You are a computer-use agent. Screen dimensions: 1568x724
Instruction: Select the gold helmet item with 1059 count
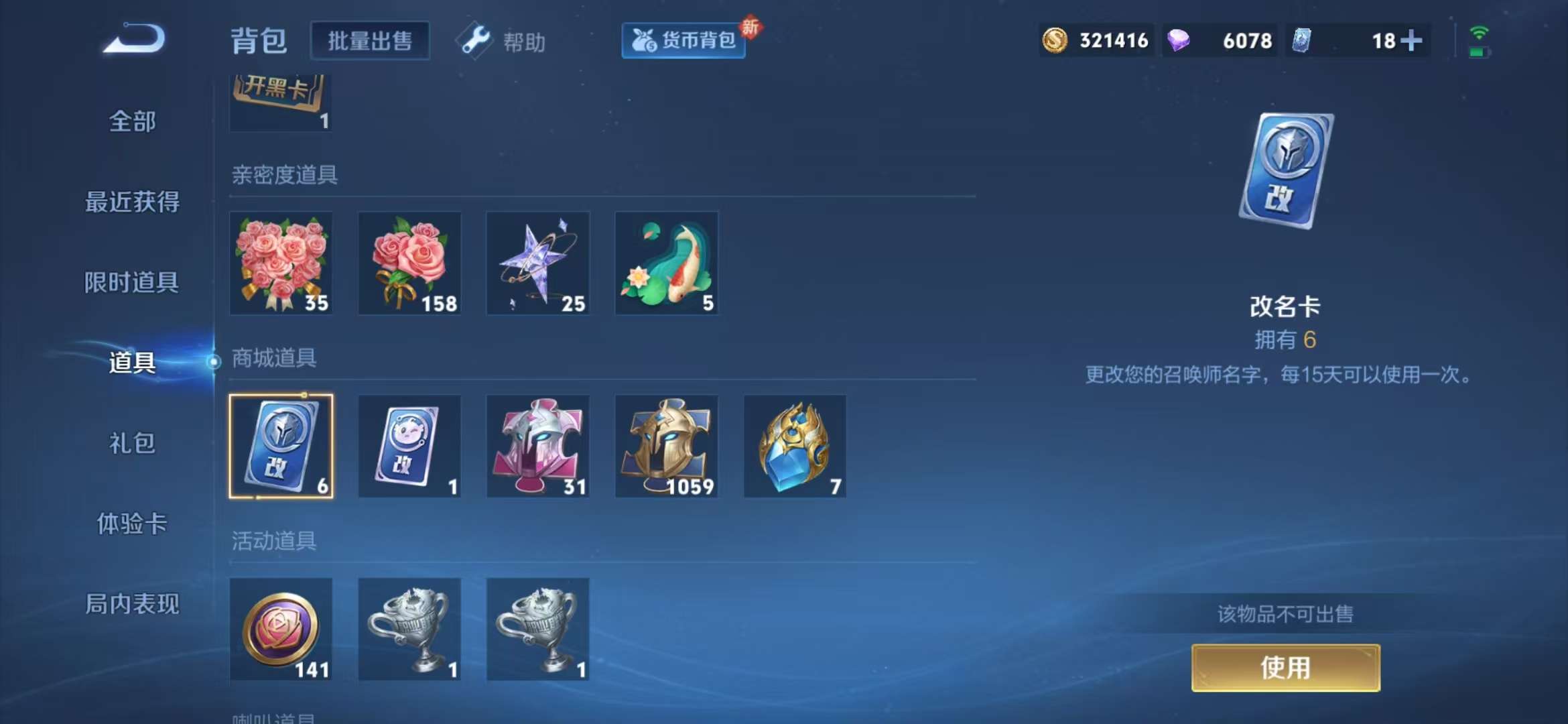coord(665,446)
